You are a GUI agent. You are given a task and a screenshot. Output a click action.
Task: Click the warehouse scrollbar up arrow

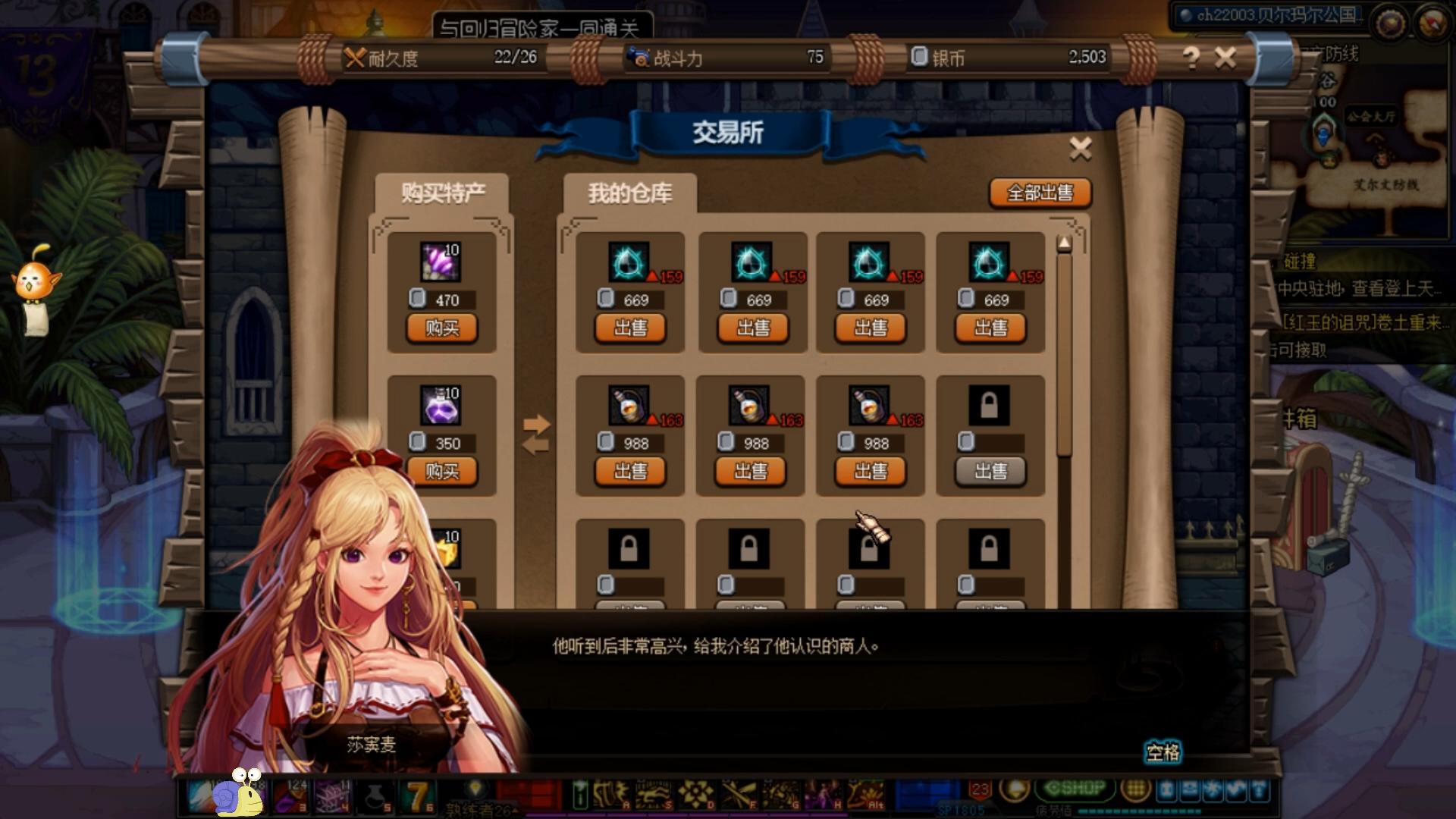click(x=1064, y=243)
